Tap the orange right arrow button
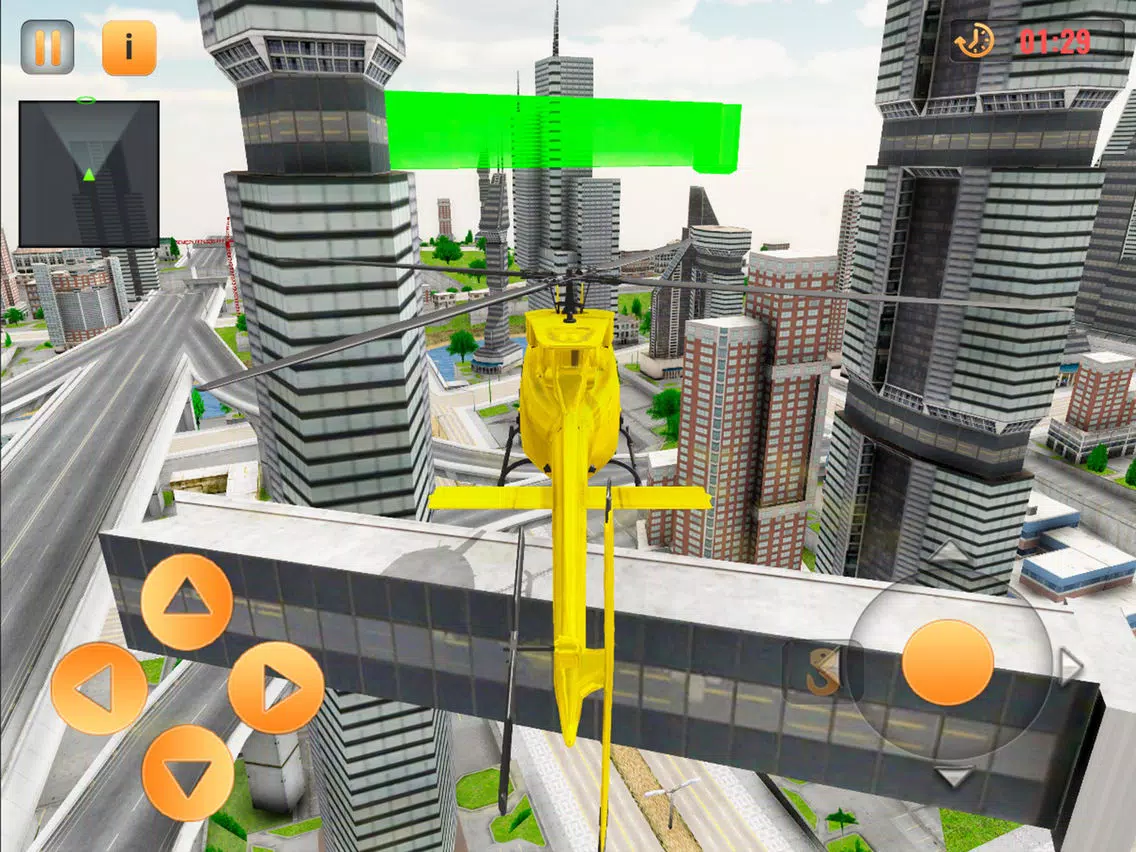1136x852 pixels. pyautogui.click(x=276, y=688)
